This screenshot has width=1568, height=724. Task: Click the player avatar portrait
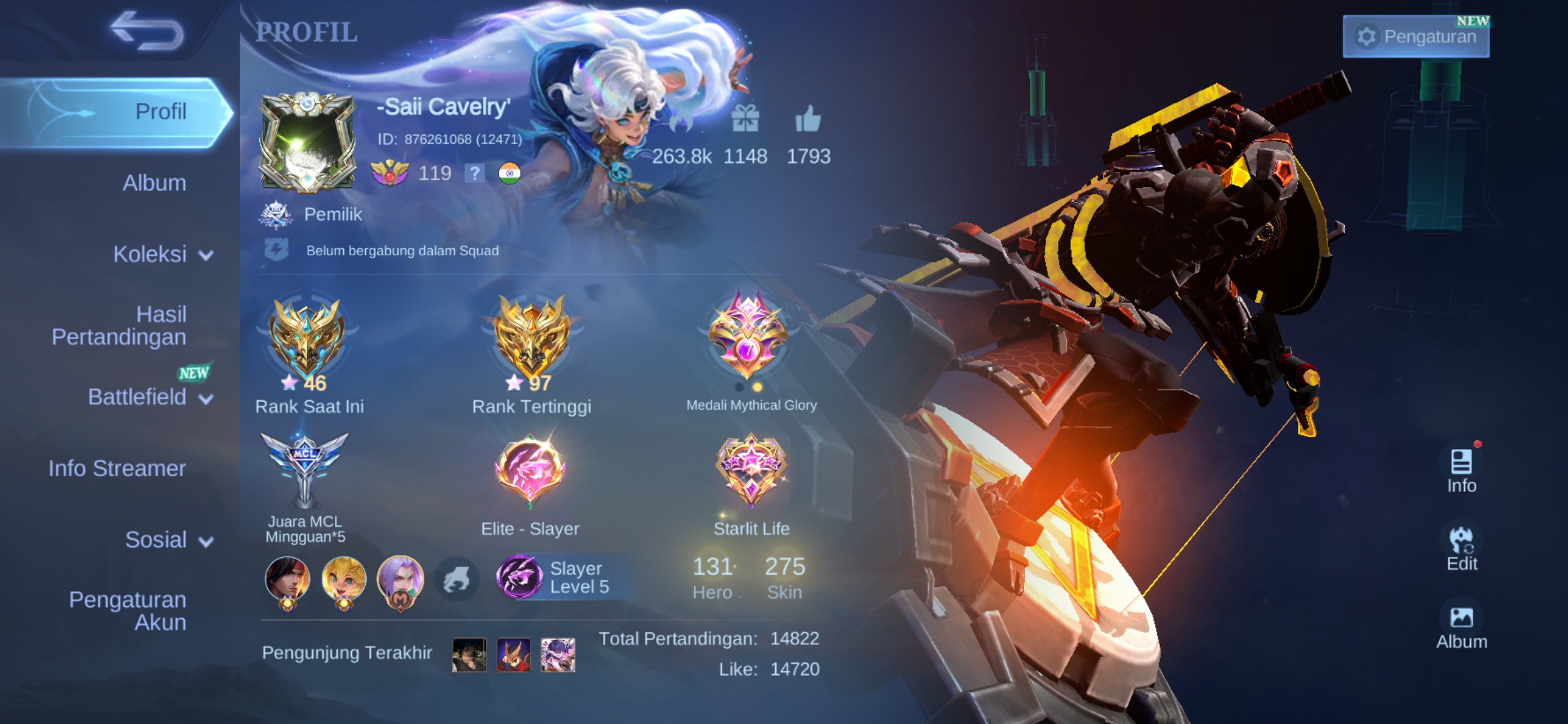pyautogui.click(x=308, y=143)
